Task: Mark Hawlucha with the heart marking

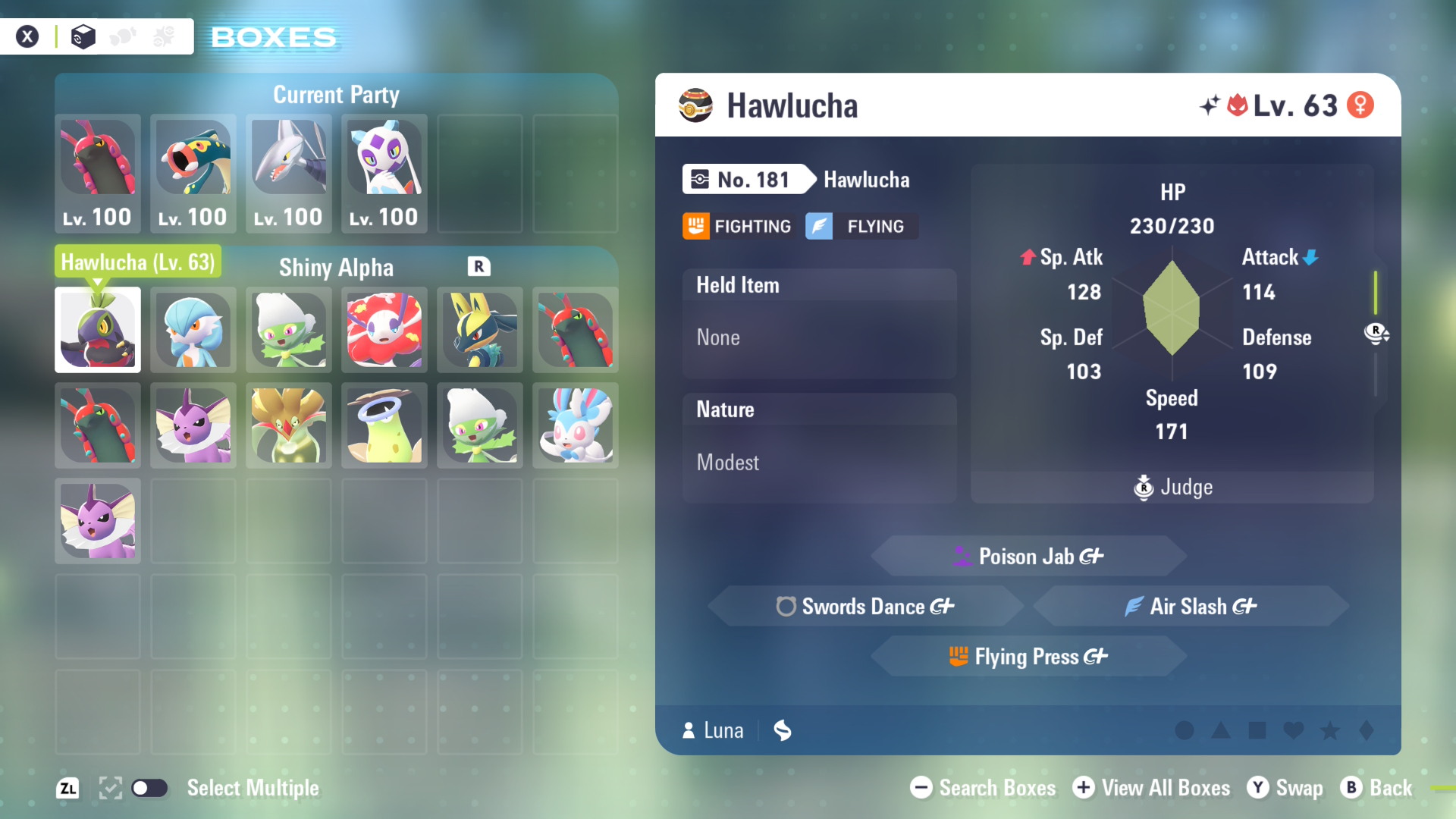Action: pyautogui.click(x=1294, y=730)
